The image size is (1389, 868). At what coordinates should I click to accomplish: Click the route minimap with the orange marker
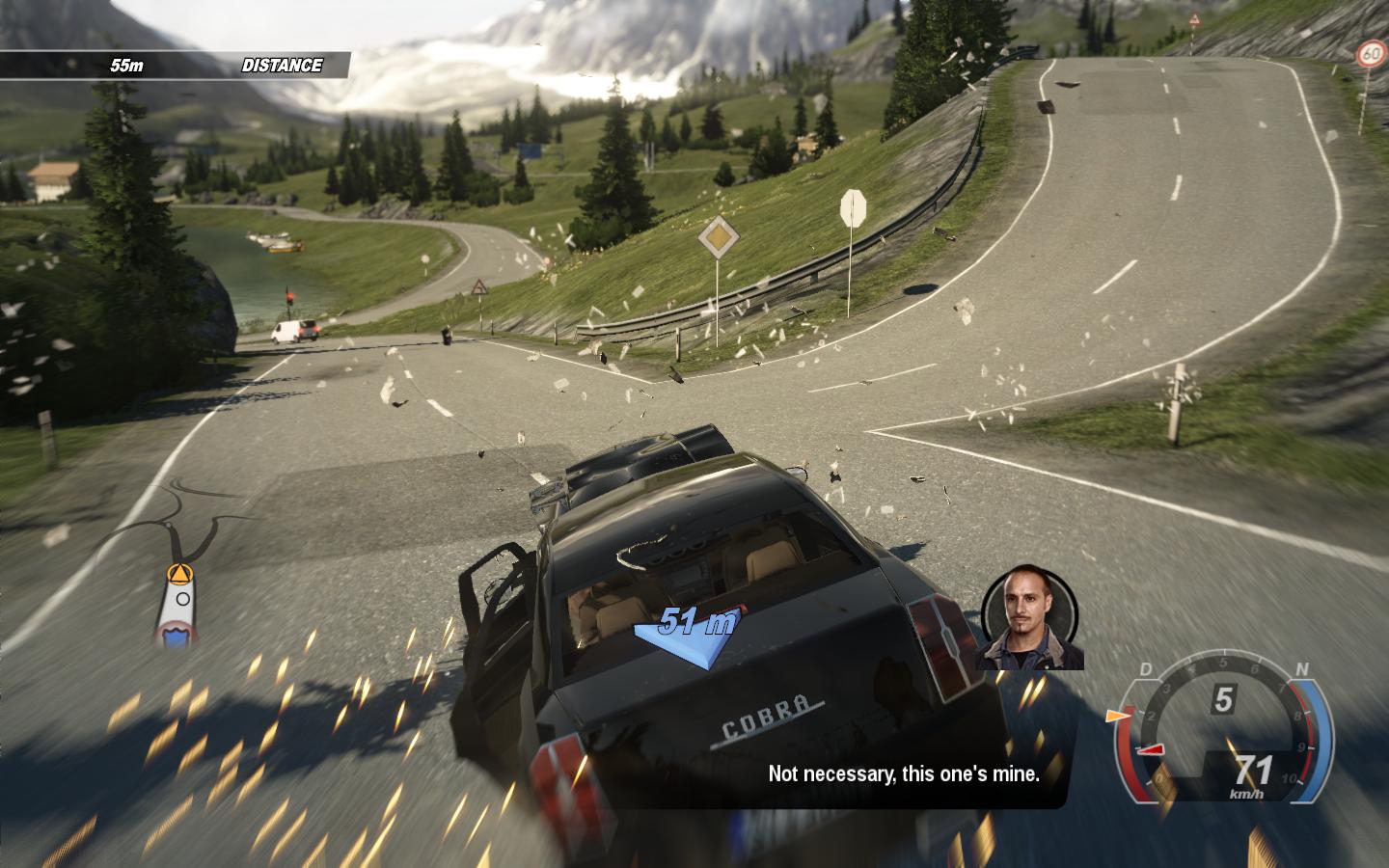pos(177,604)
